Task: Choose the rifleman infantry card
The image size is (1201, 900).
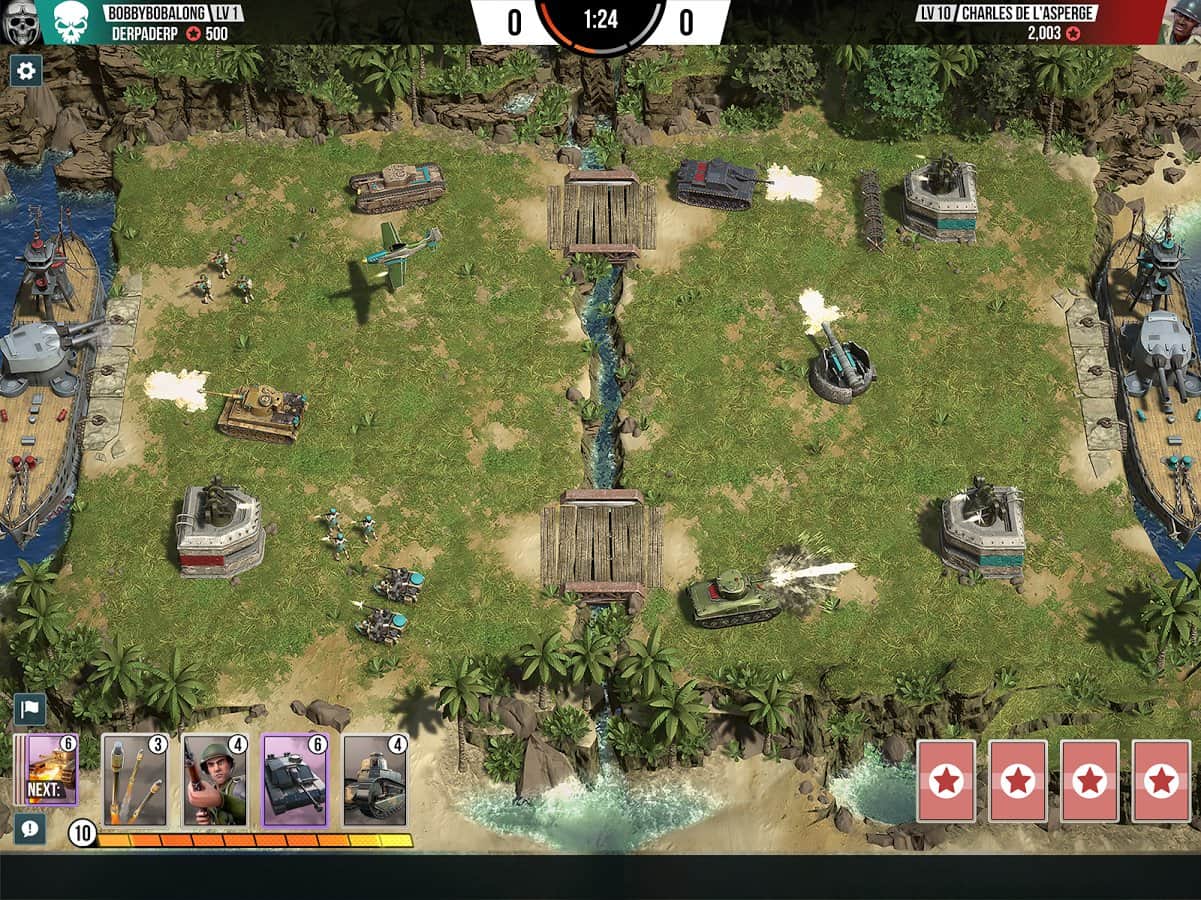Action: tap(214, 780)
